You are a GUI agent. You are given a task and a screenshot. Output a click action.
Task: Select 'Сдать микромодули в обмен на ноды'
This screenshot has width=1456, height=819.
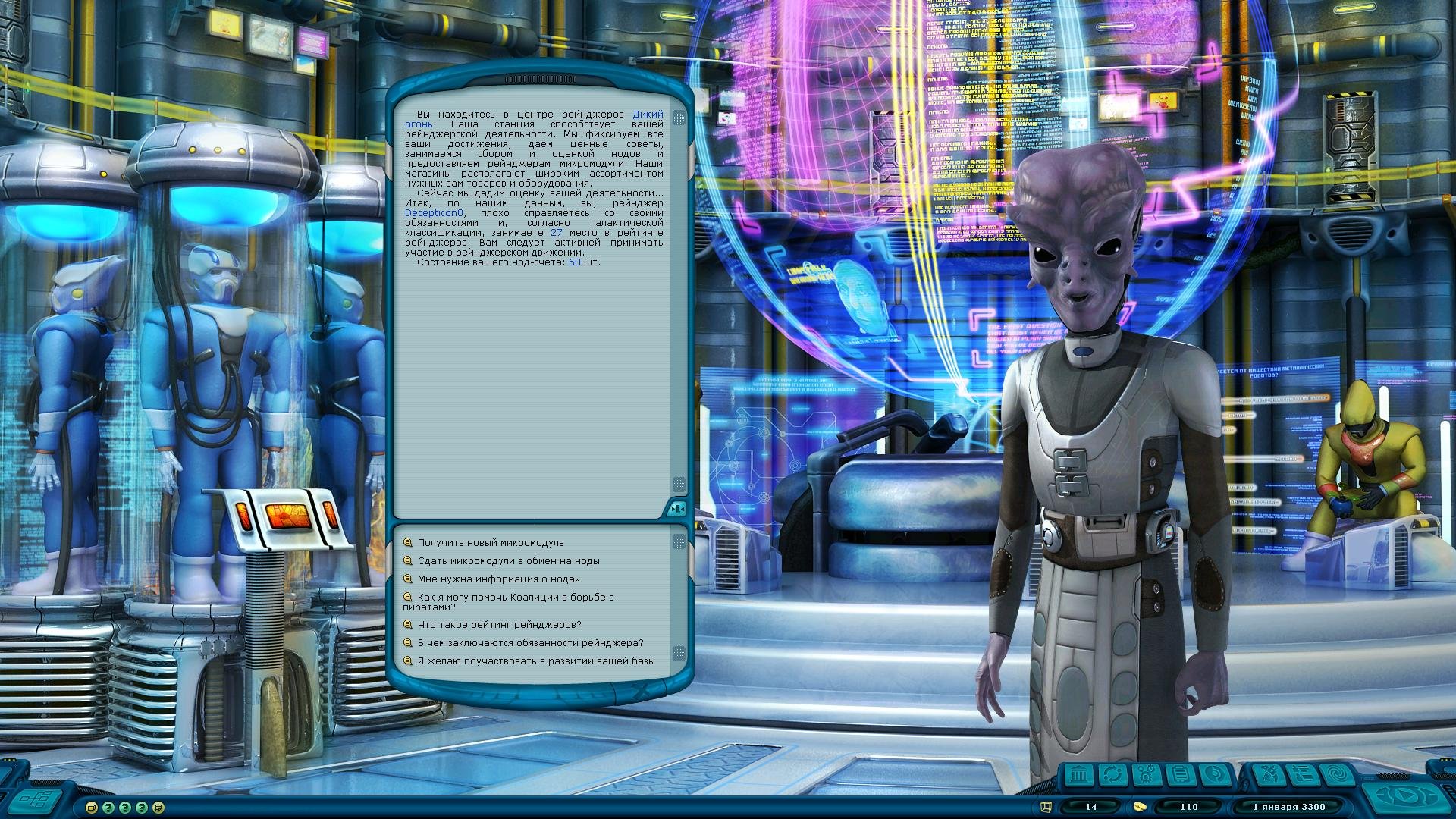pyautogui.click(x=508, y=561)
